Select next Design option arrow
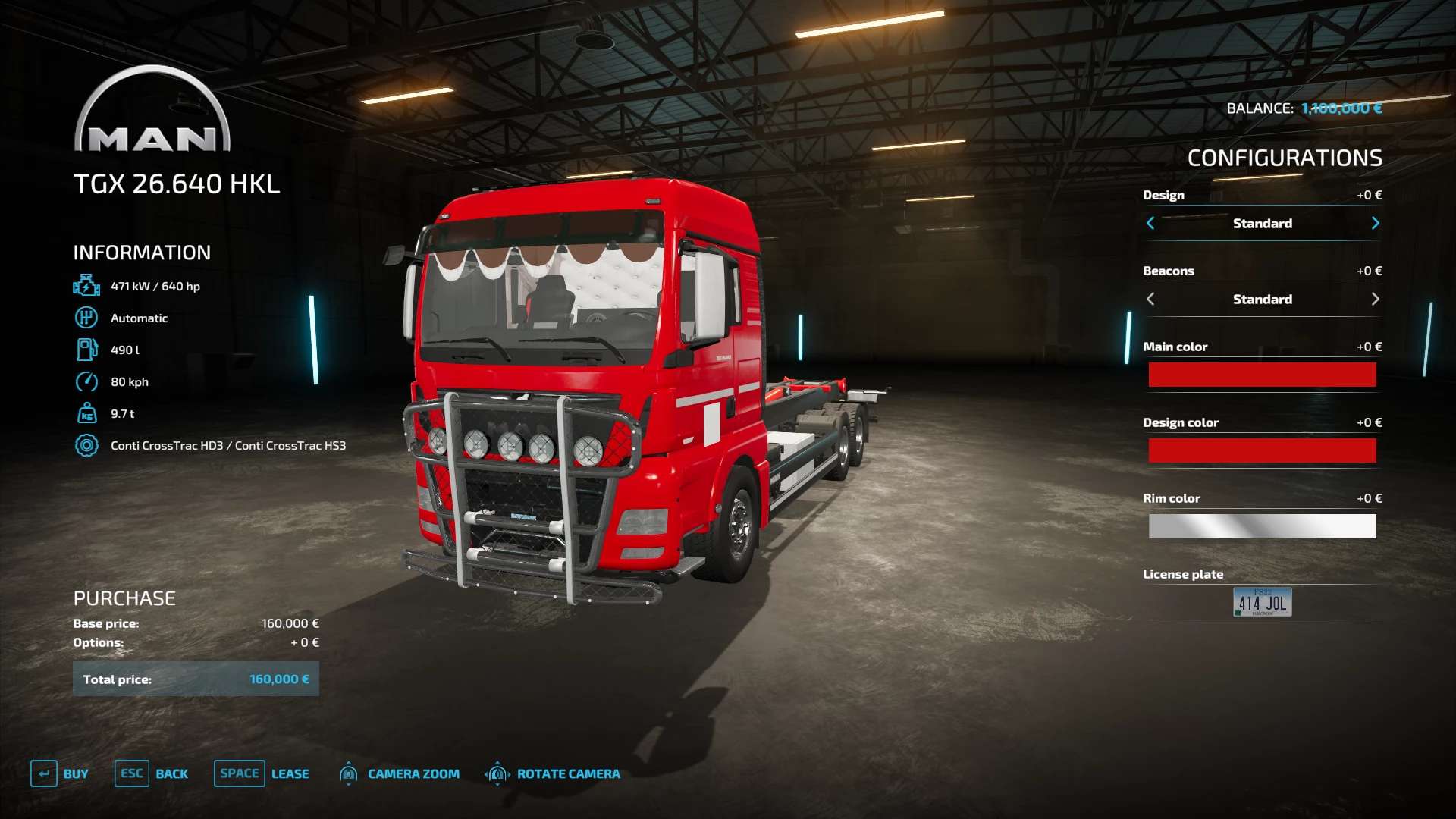Image resolution: width=1456 pixels, height=819 pixels. coord(1375,223)
